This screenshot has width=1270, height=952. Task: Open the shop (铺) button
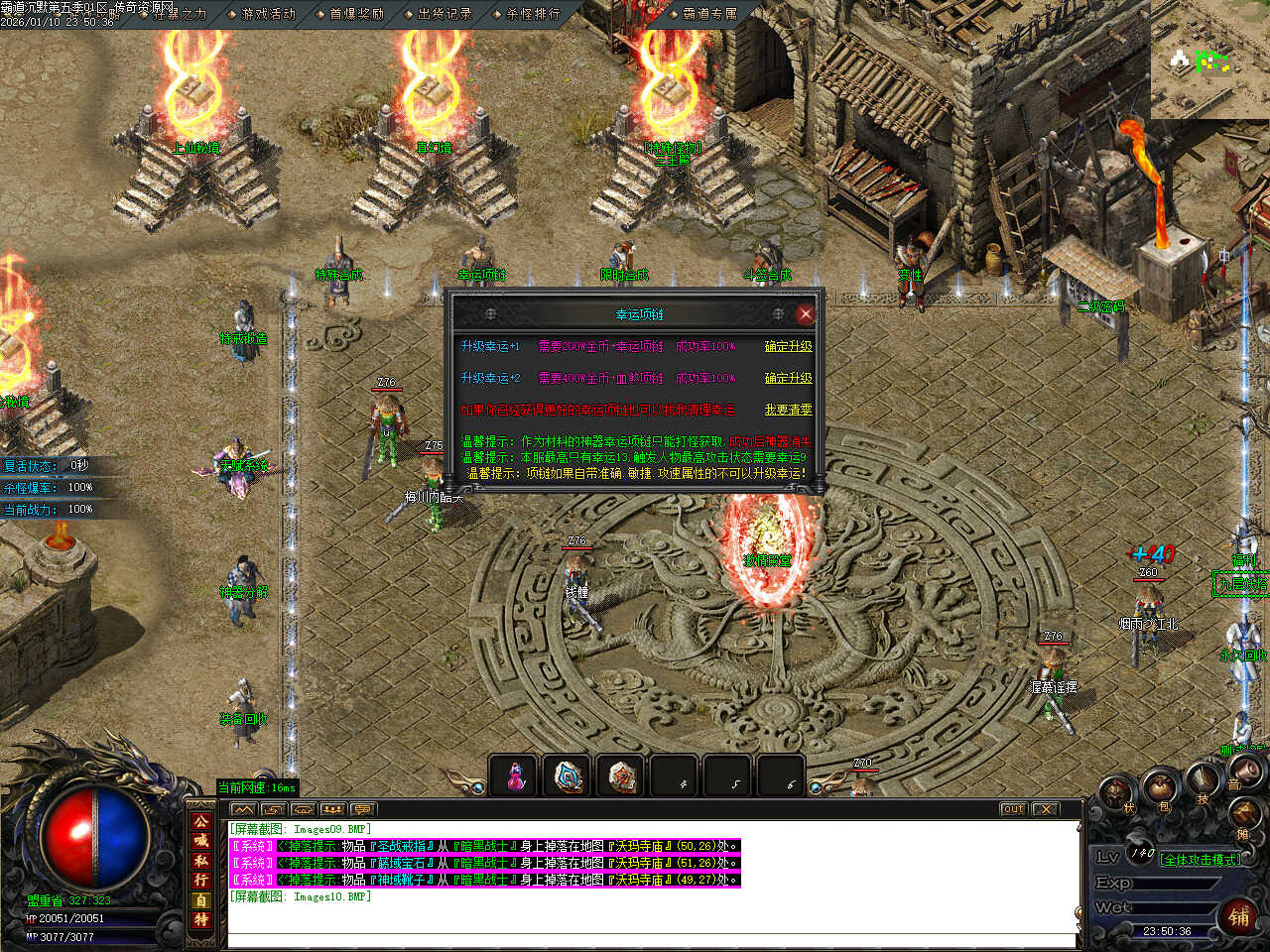(x=1239, y=915)
